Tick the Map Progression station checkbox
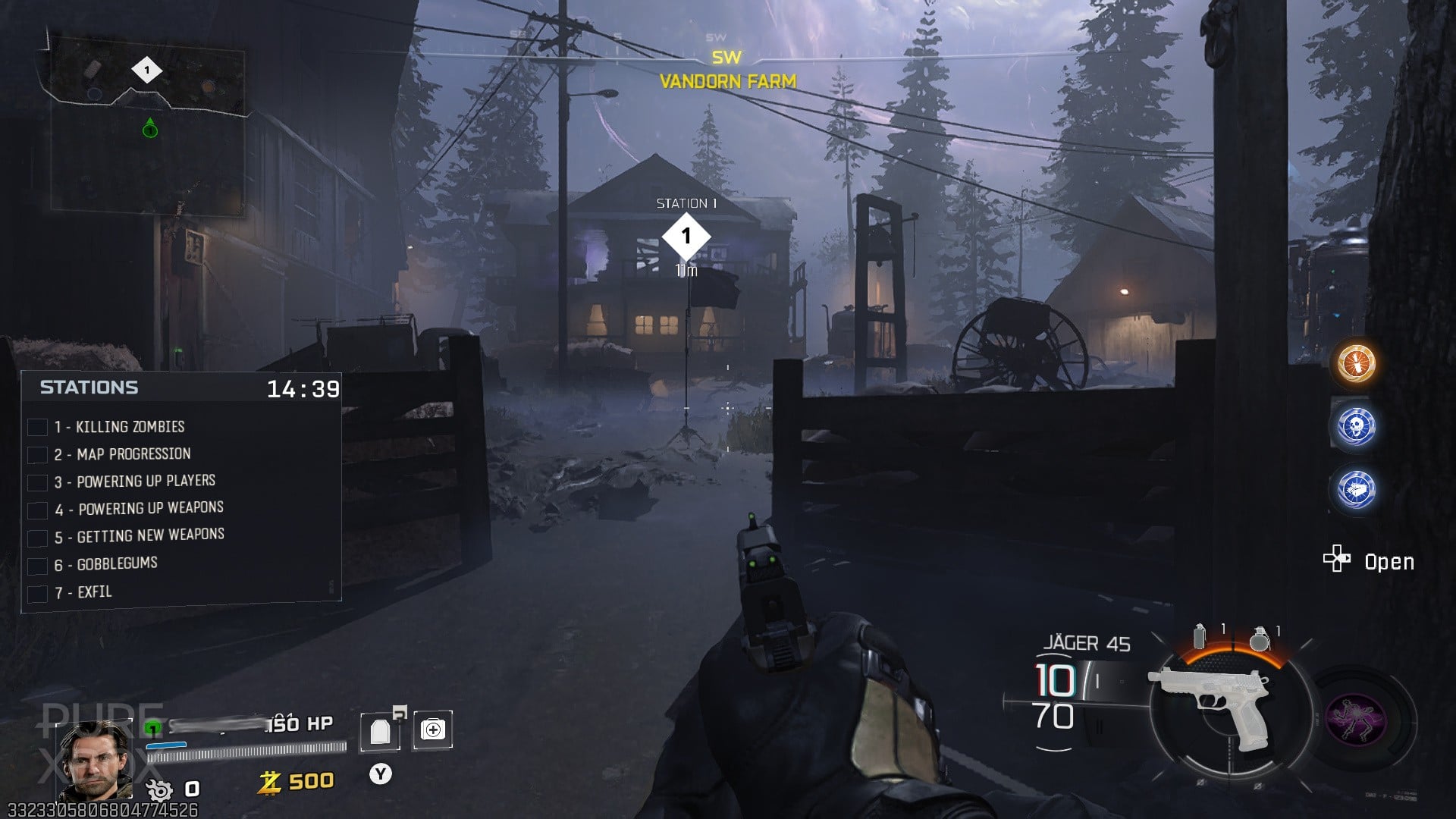This screenshot has width=1456, height=819. 38,455
